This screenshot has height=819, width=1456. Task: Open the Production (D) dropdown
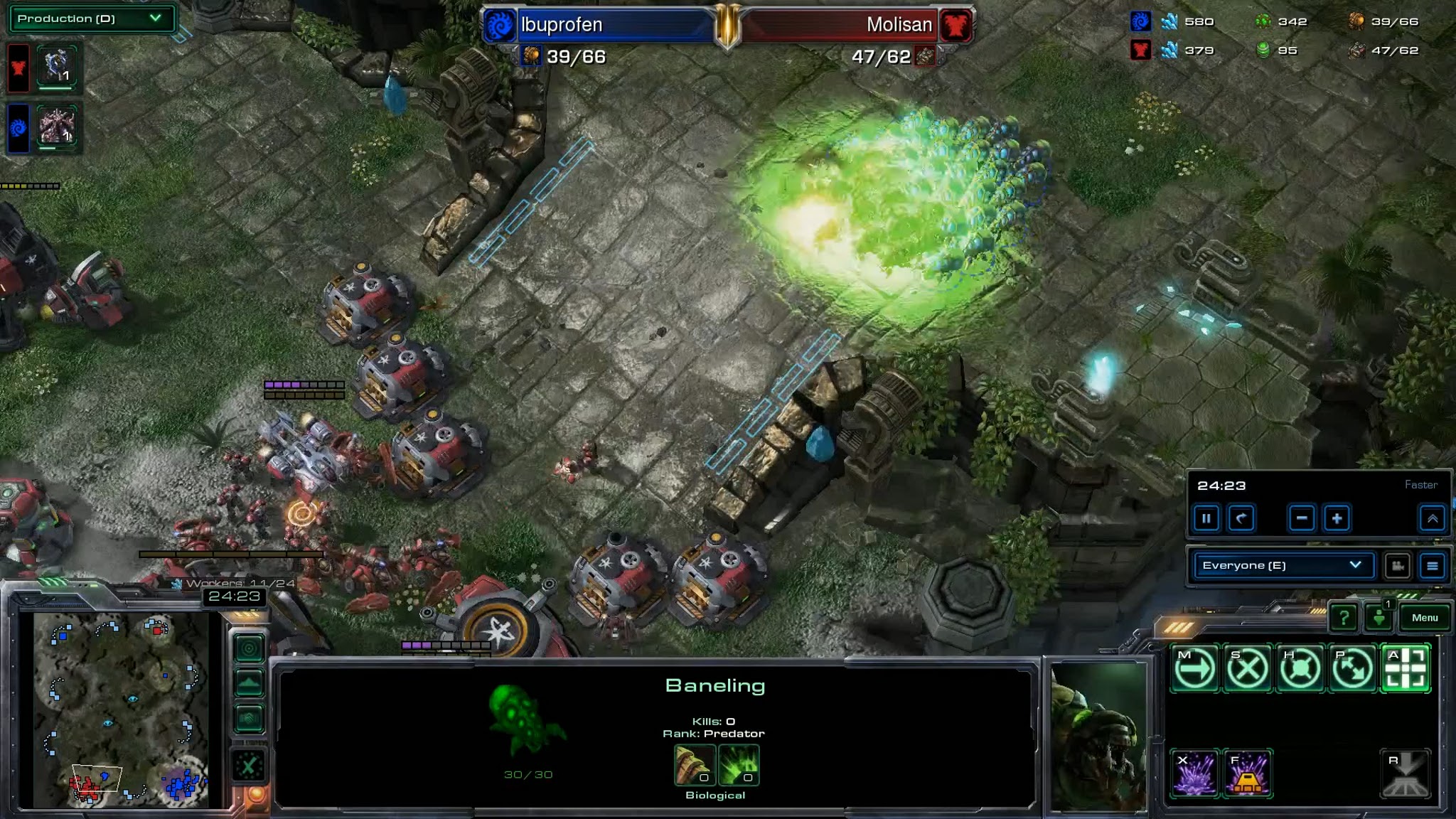pos(91,18)
